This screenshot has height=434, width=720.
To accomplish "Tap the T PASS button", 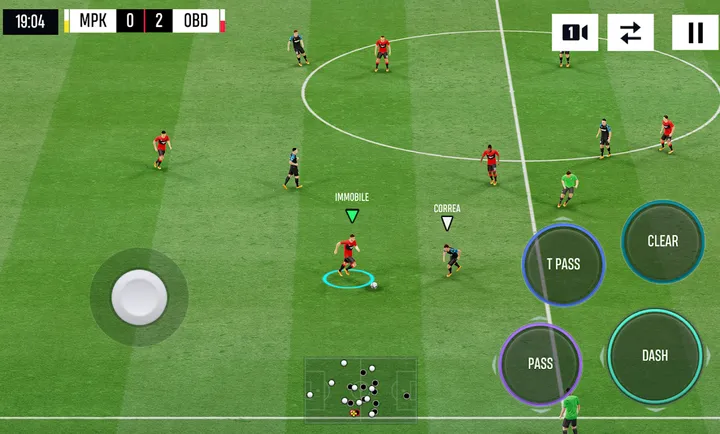I will click(x=563, y=265).
